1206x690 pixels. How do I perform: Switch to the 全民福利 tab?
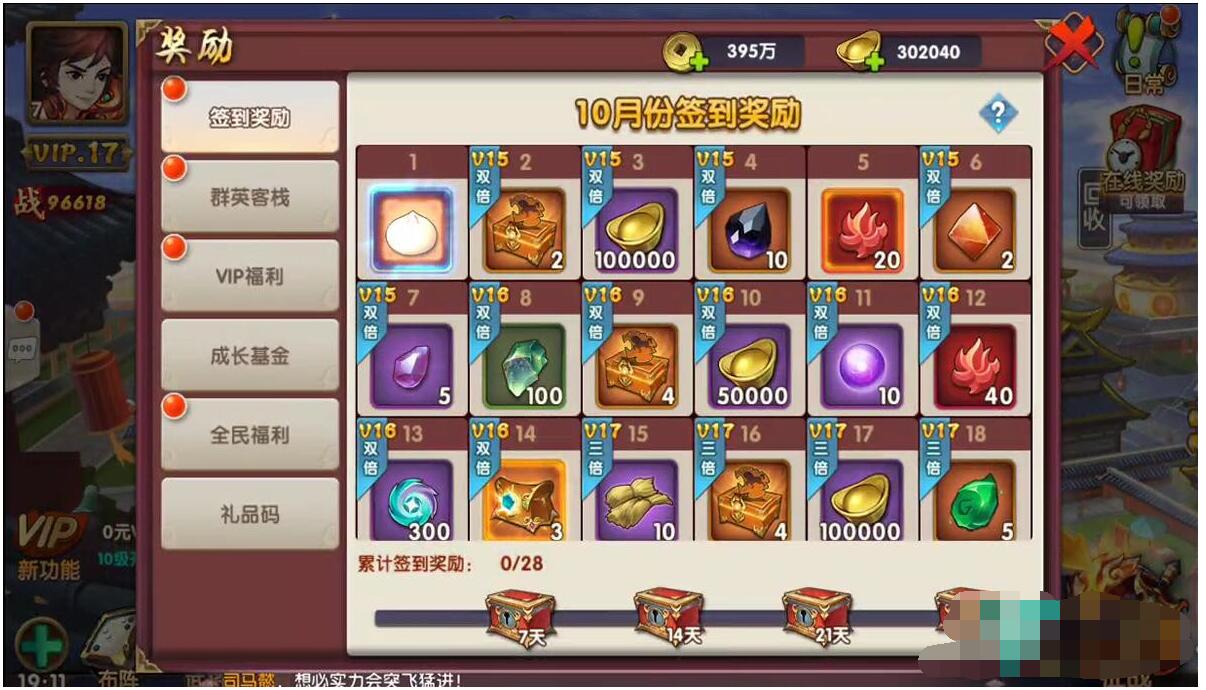[250, 435]
